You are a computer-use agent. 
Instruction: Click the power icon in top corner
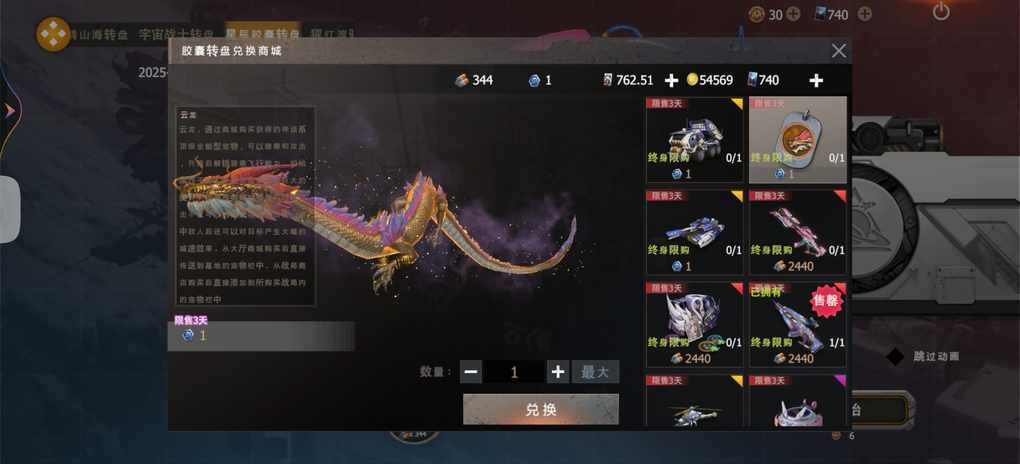pyautogui.click(x=941, y=13)
